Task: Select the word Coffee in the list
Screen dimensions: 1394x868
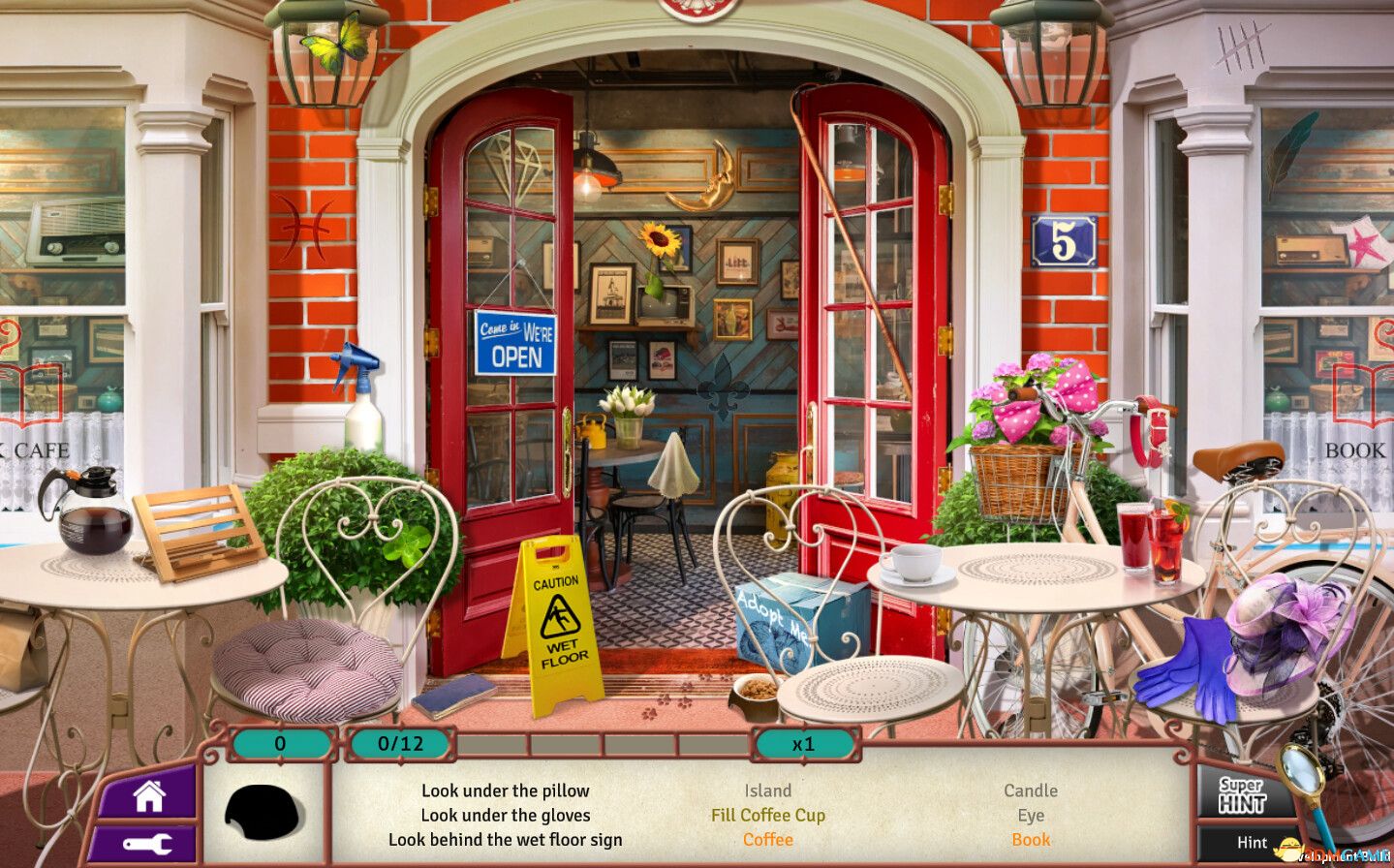Action: [x=767, y=839]
